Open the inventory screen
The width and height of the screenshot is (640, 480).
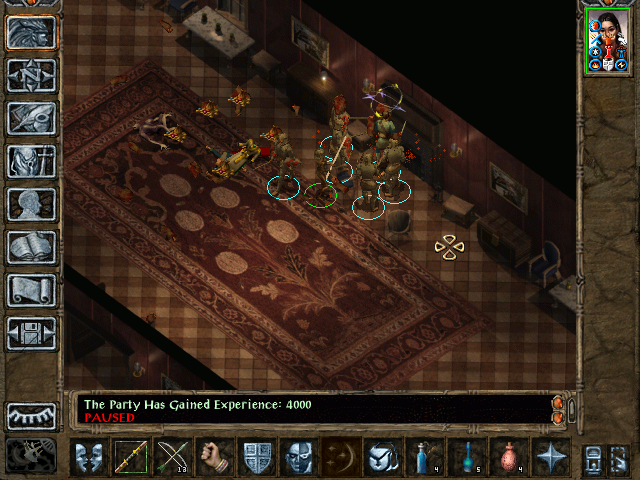coord(32,161)
